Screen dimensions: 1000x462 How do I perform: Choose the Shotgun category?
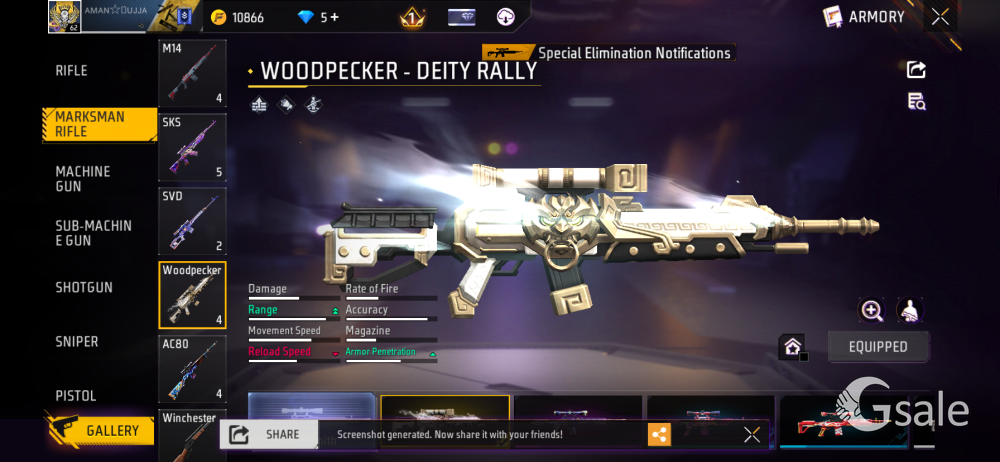(84, 288)
